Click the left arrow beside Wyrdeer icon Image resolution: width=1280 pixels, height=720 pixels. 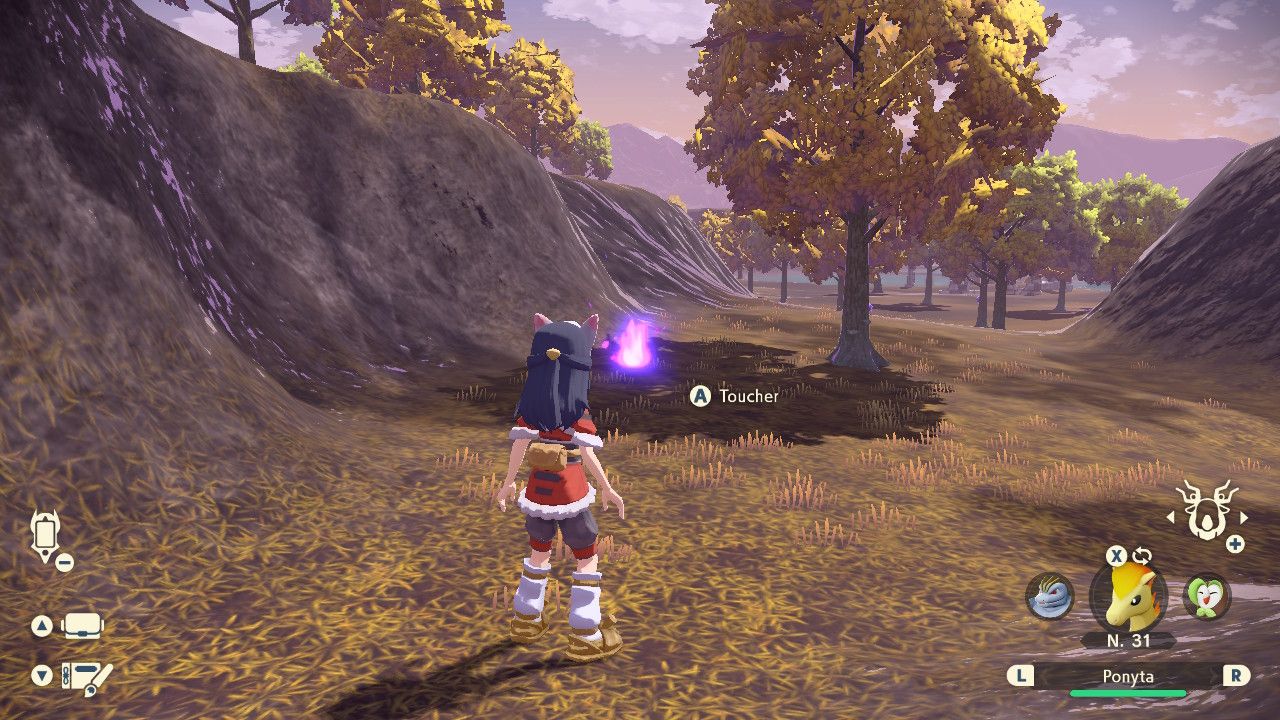(1171, 518)
